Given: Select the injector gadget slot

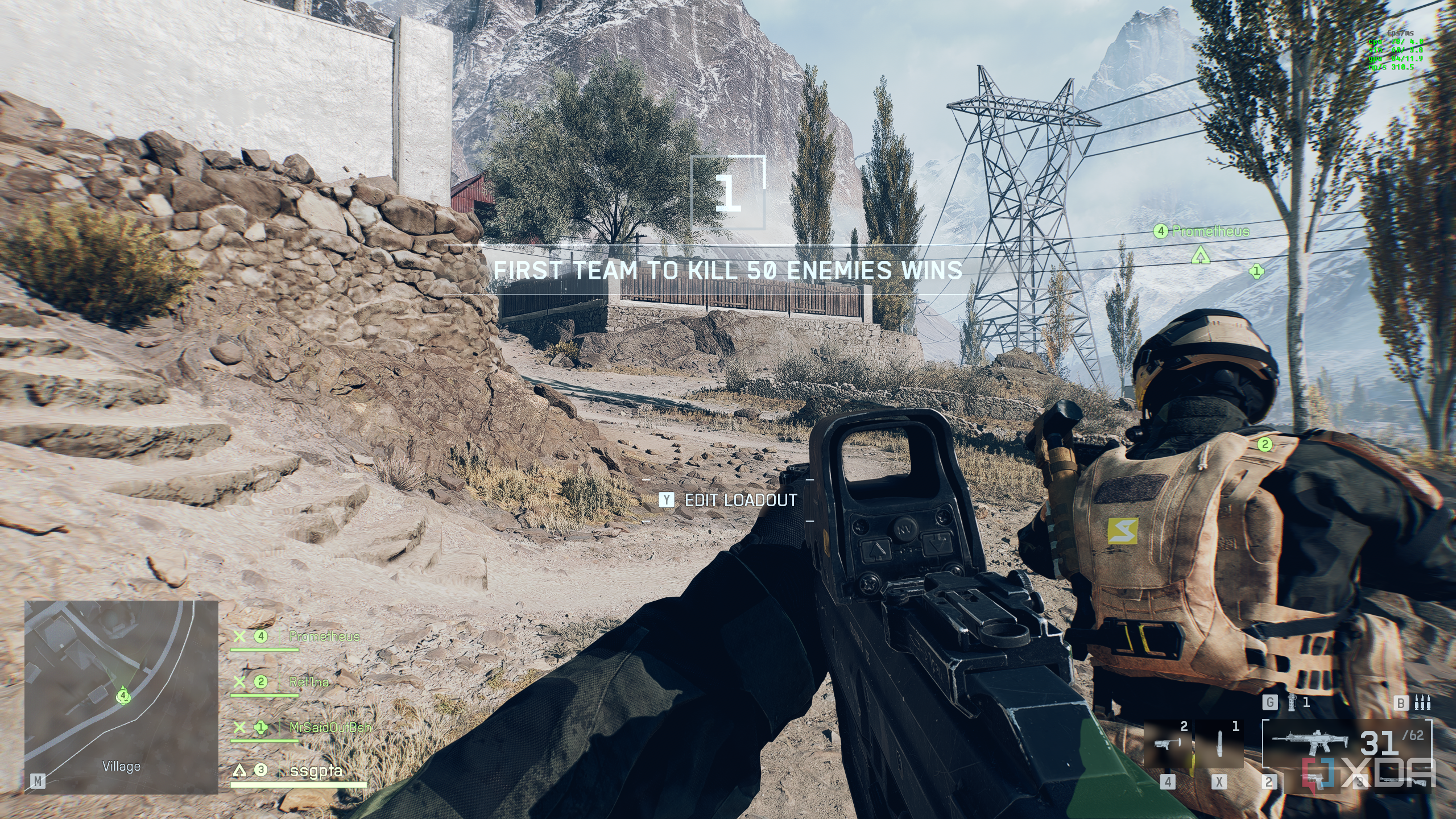Looking at the screenshot, I should coord(1219,743).
